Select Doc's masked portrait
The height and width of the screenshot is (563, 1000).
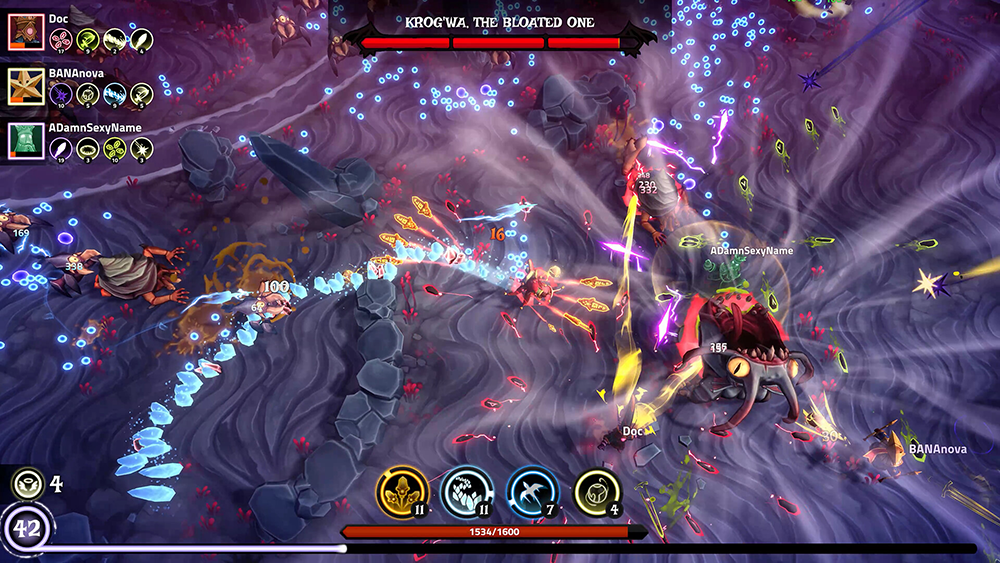coord(24,32)
